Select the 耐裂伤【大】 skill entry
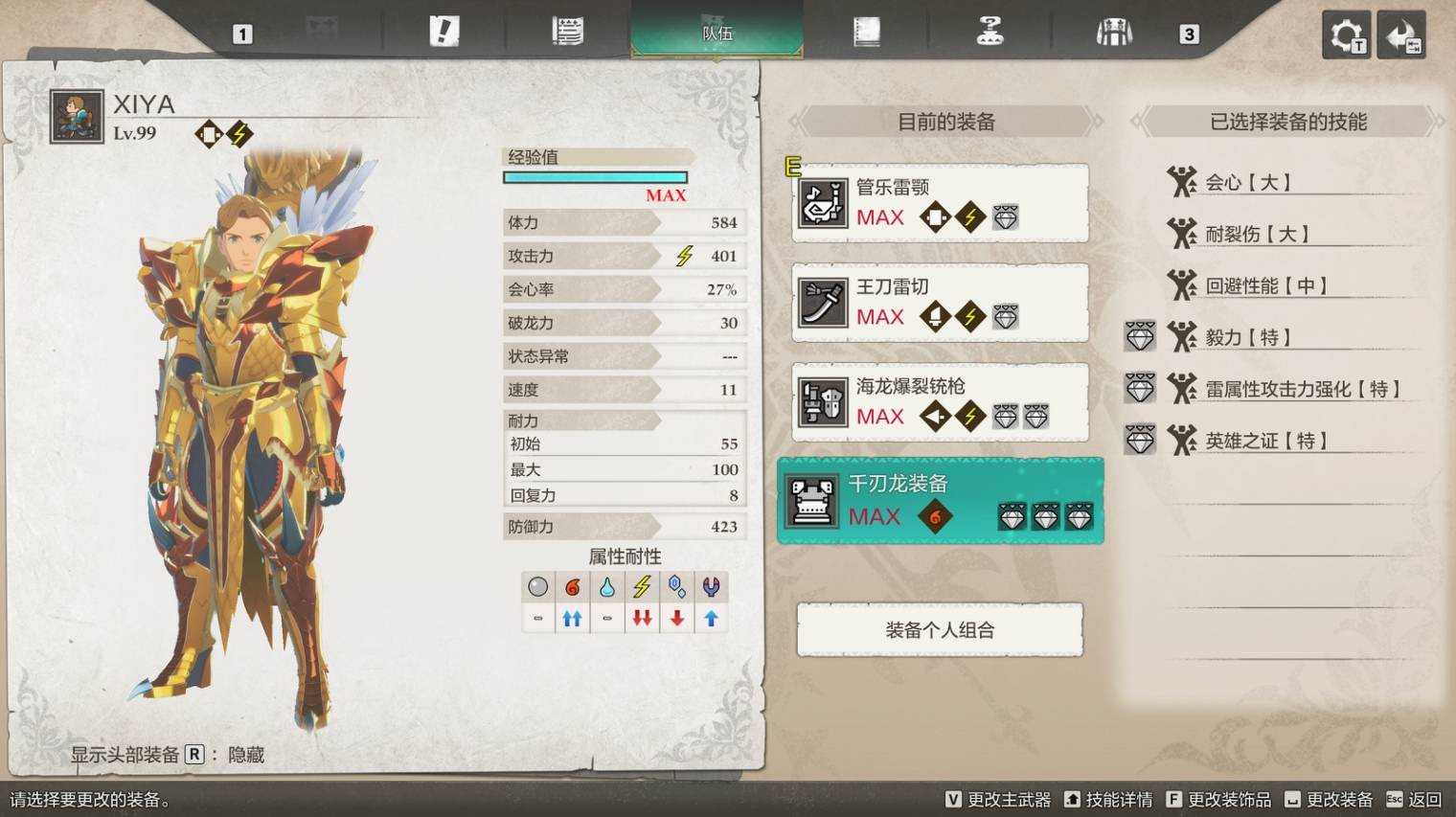1456x817 pixels. click(1256, 234)
